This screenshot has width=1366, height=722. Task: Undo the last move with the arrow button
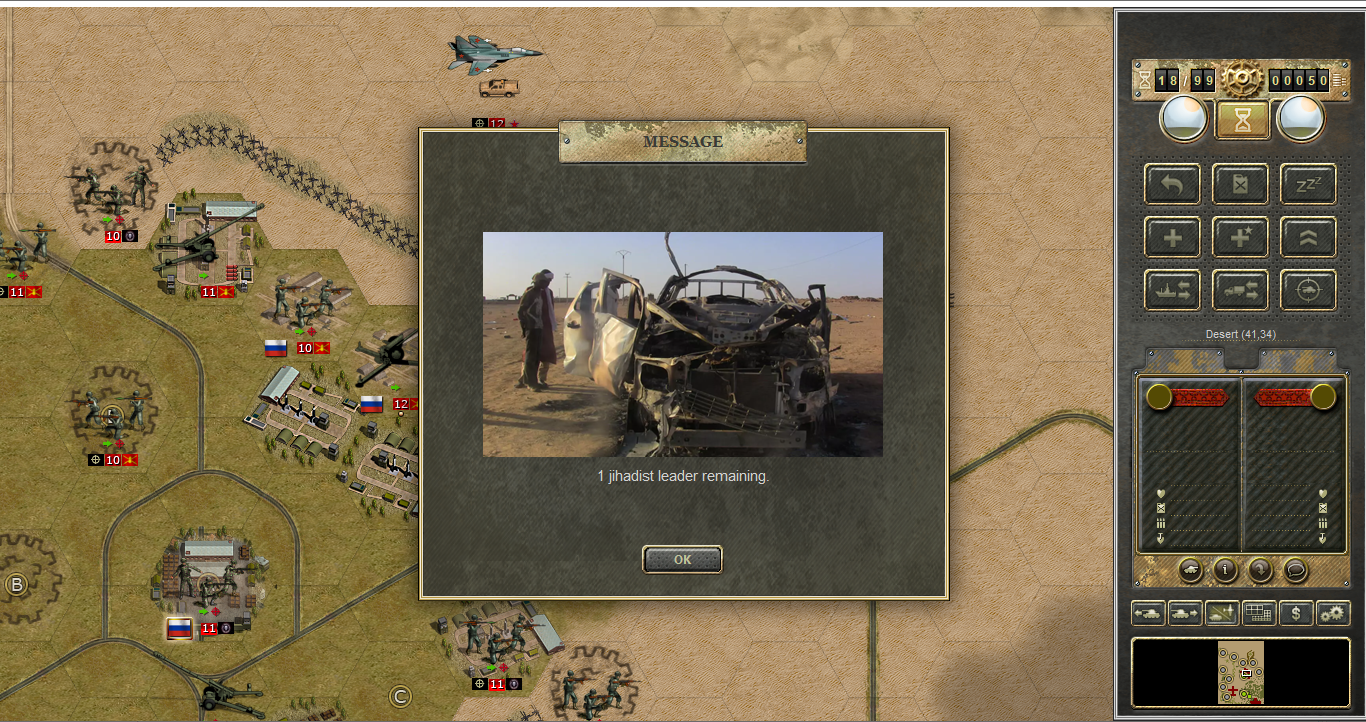pyautogui.click(x=1172, y=185)
